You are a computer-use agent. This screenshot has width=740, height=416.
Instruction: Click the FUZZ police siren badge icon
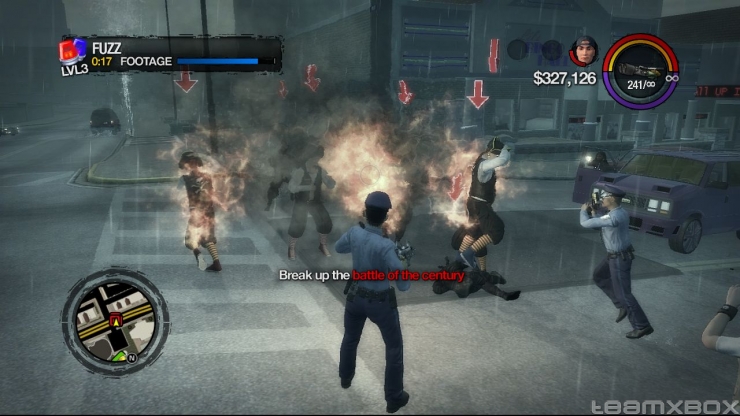click(73, 49)
